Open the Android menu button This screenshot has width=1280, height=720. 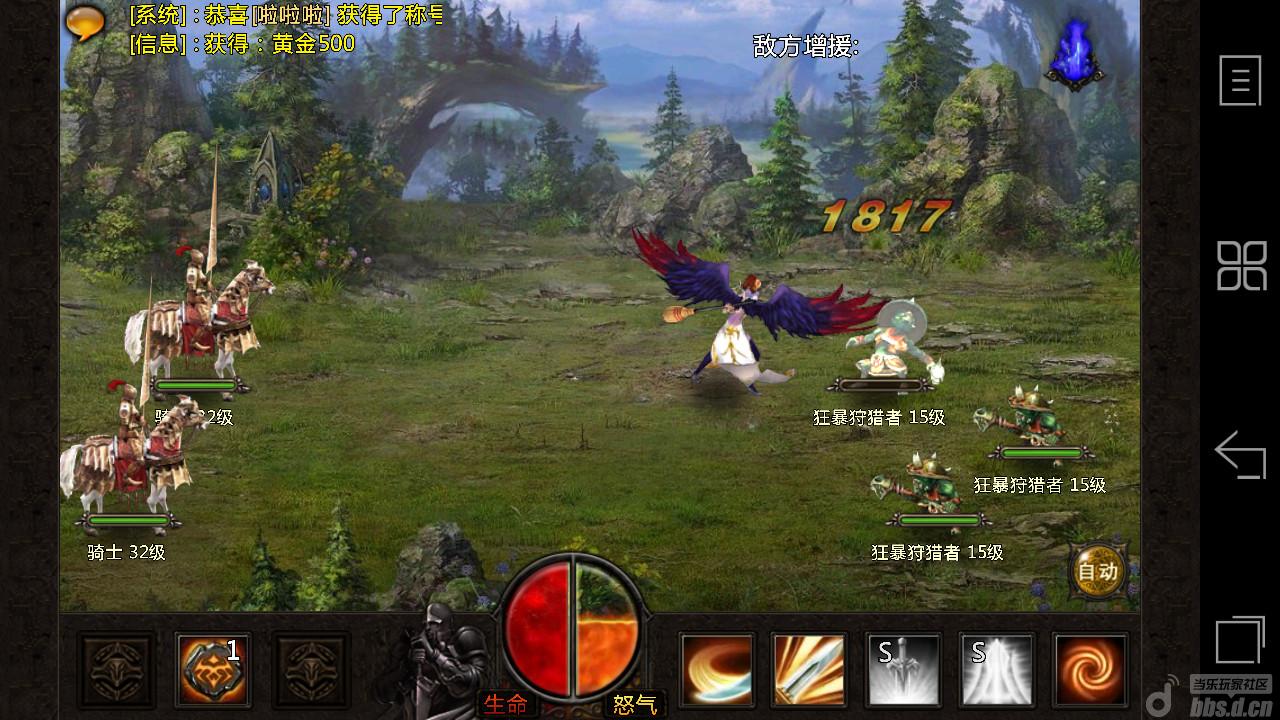(1240, 80)
